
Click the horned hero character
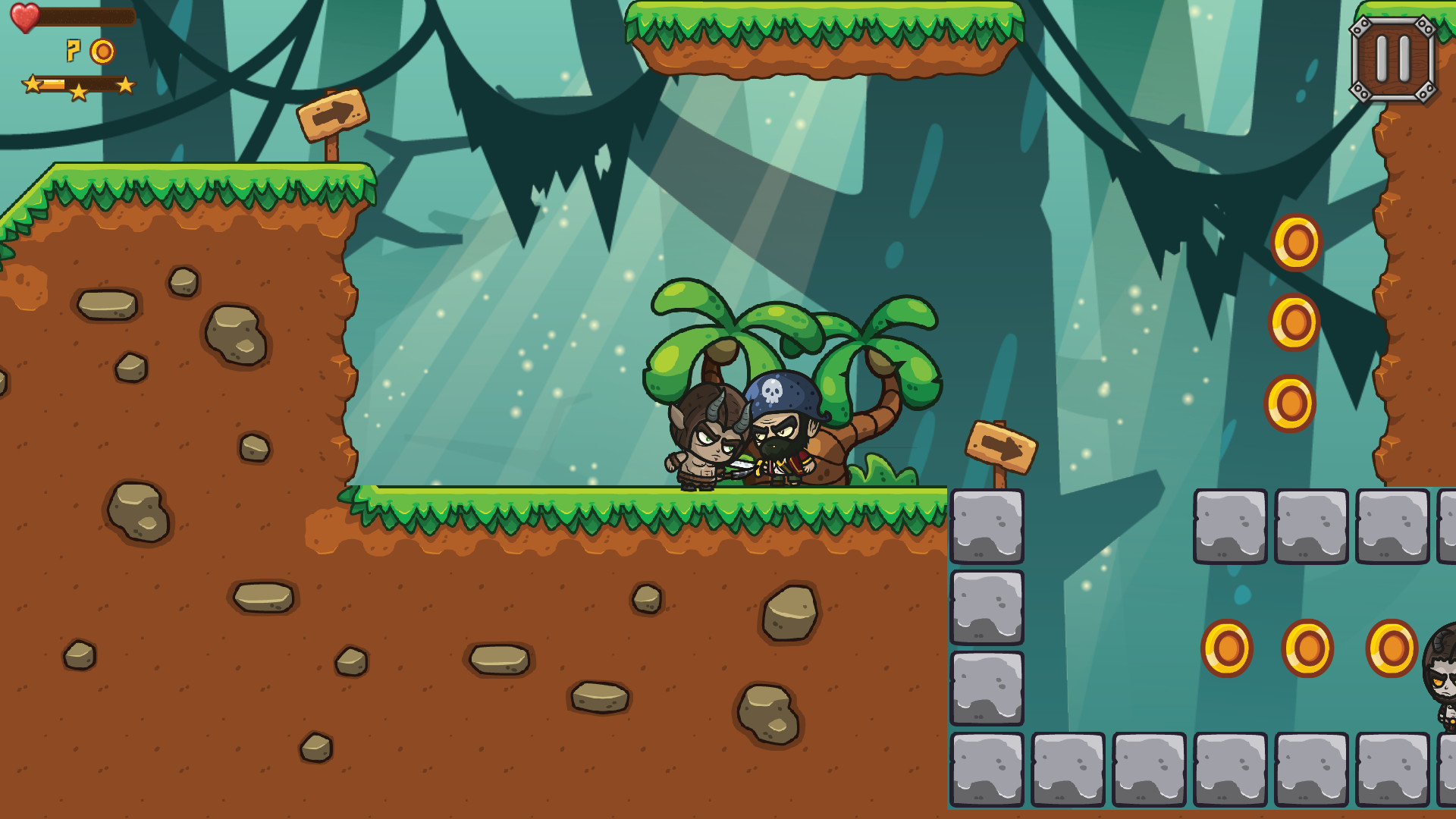[x=705, y=436]
